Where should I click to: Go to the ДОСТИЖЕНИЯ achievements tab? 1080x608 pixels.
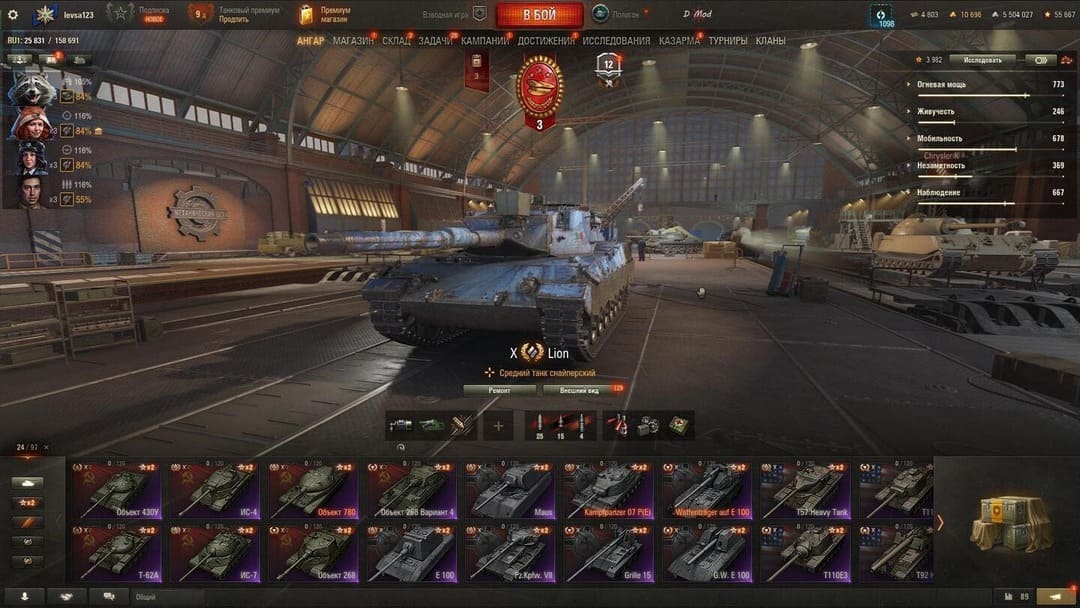click(x=546, y=41)
